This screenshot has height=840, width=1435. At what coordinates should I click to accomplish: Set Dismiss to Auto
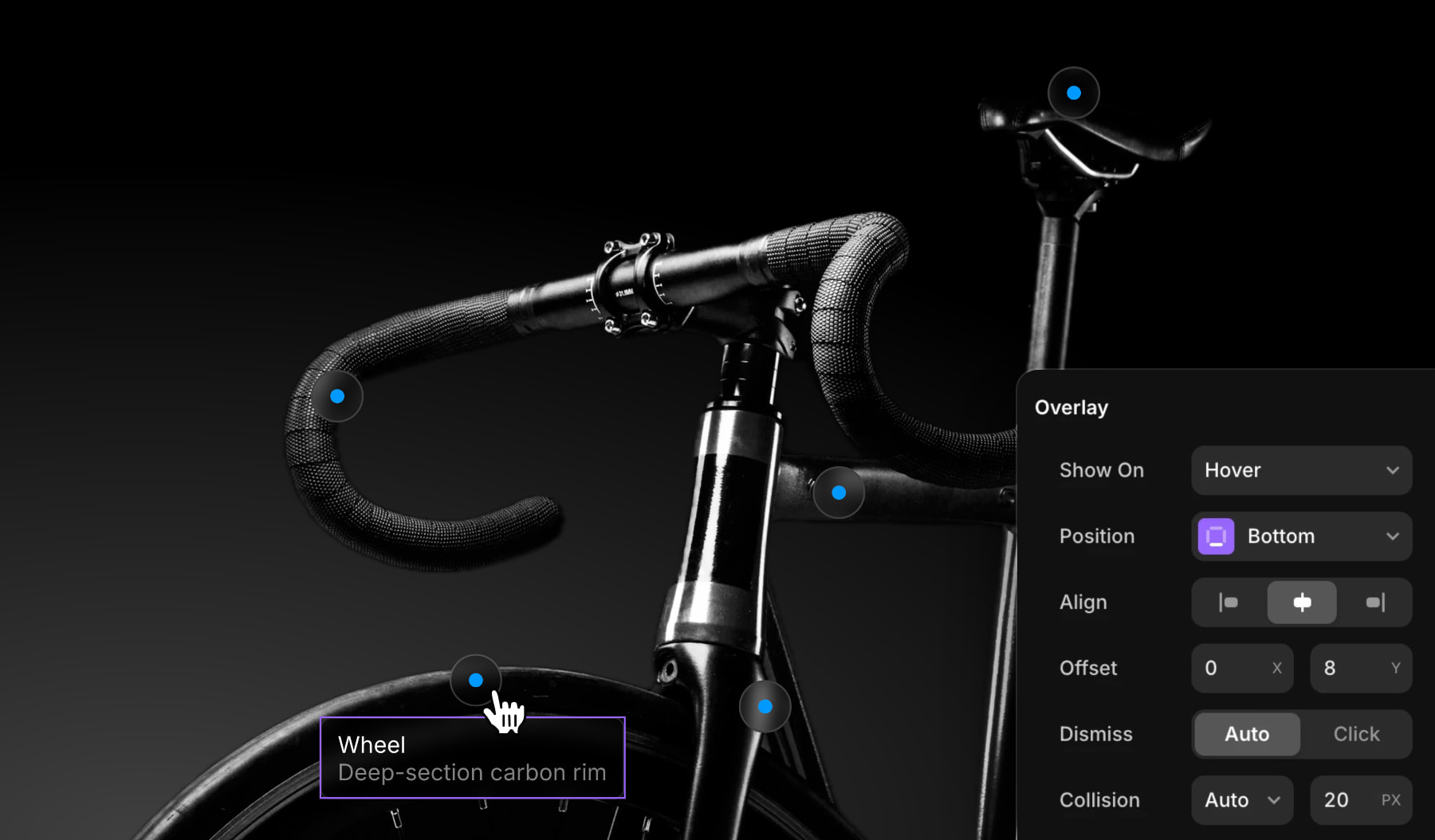1247,734
